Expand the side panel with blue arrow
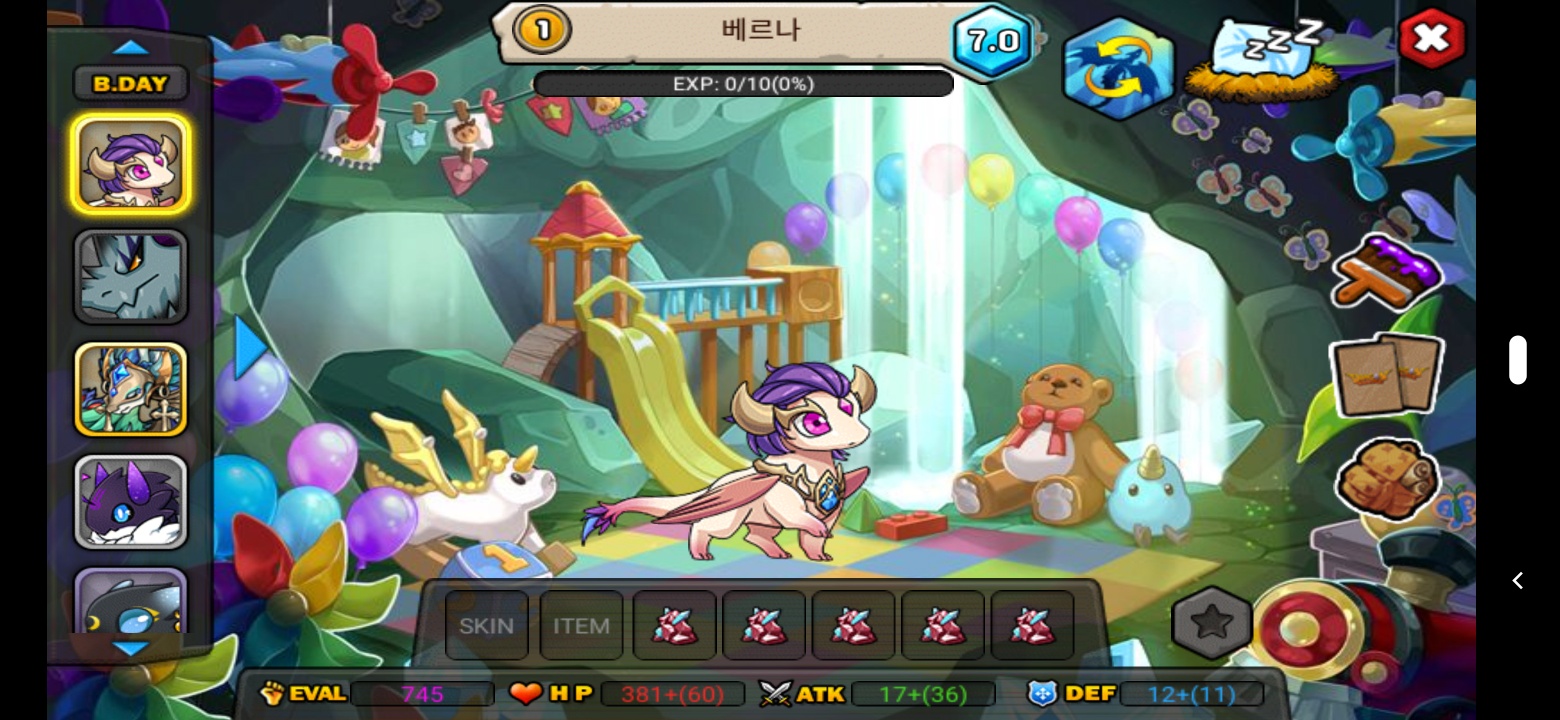Screen dimensions: 1560x720 [250, 348]
